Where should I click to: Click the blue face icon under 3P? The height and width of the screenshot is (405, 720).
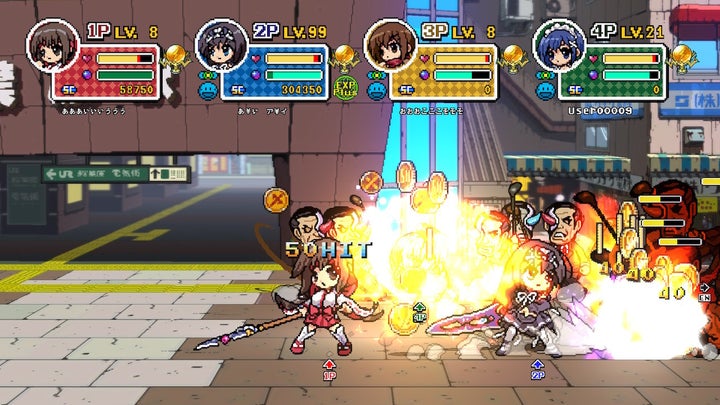click(x=376, y=89)
